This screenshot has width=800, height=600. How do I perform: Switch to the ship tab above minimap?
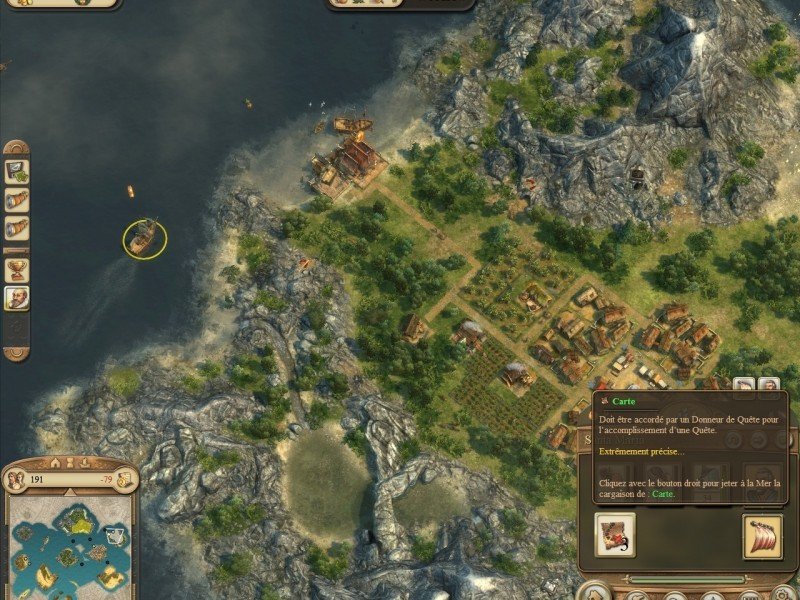(x=84, y=462)
